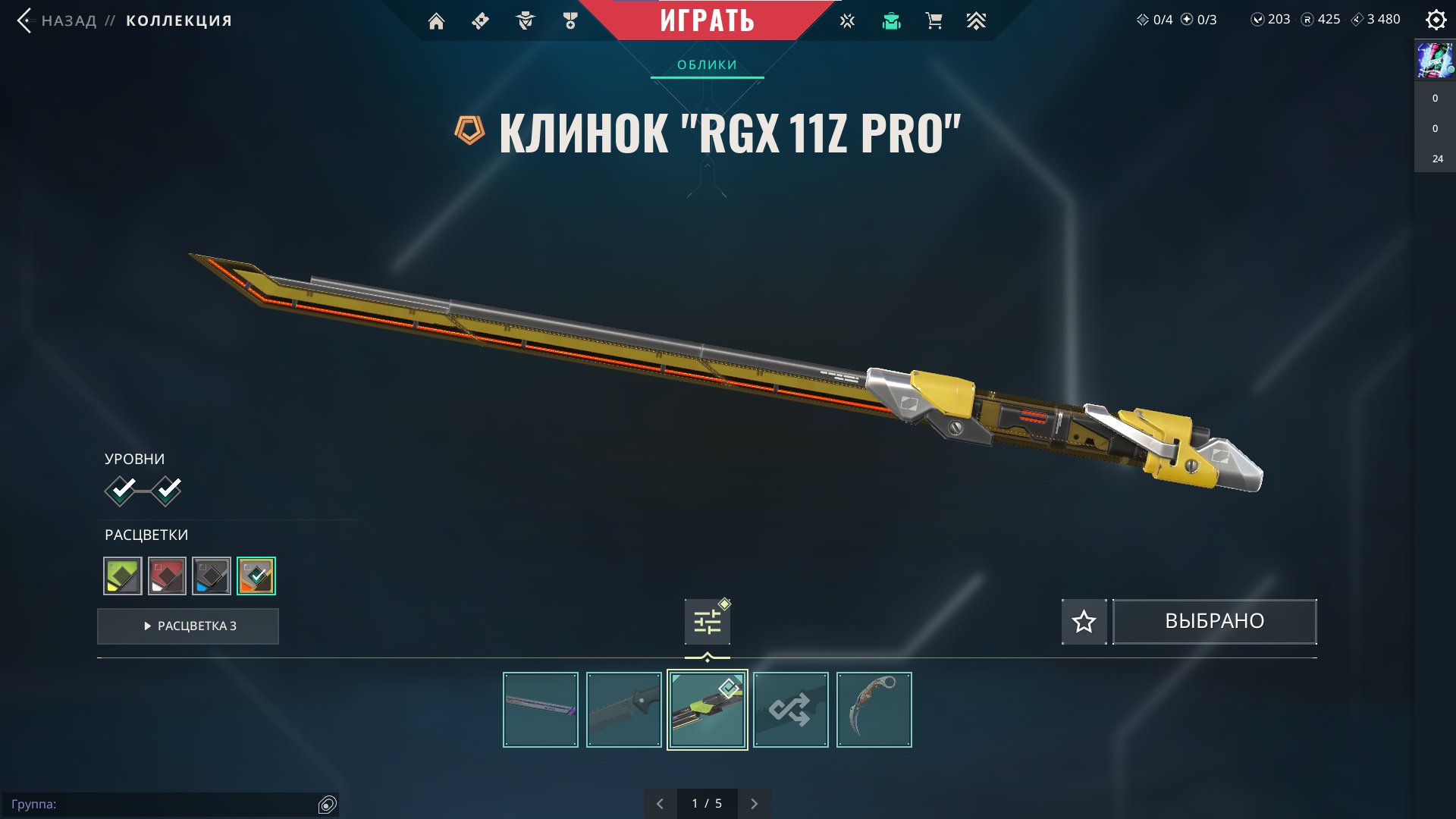The image size is (1456, 819).
Task: Select the default knife thumbnail
Action: pyautogui.click(x=624, y=710)
